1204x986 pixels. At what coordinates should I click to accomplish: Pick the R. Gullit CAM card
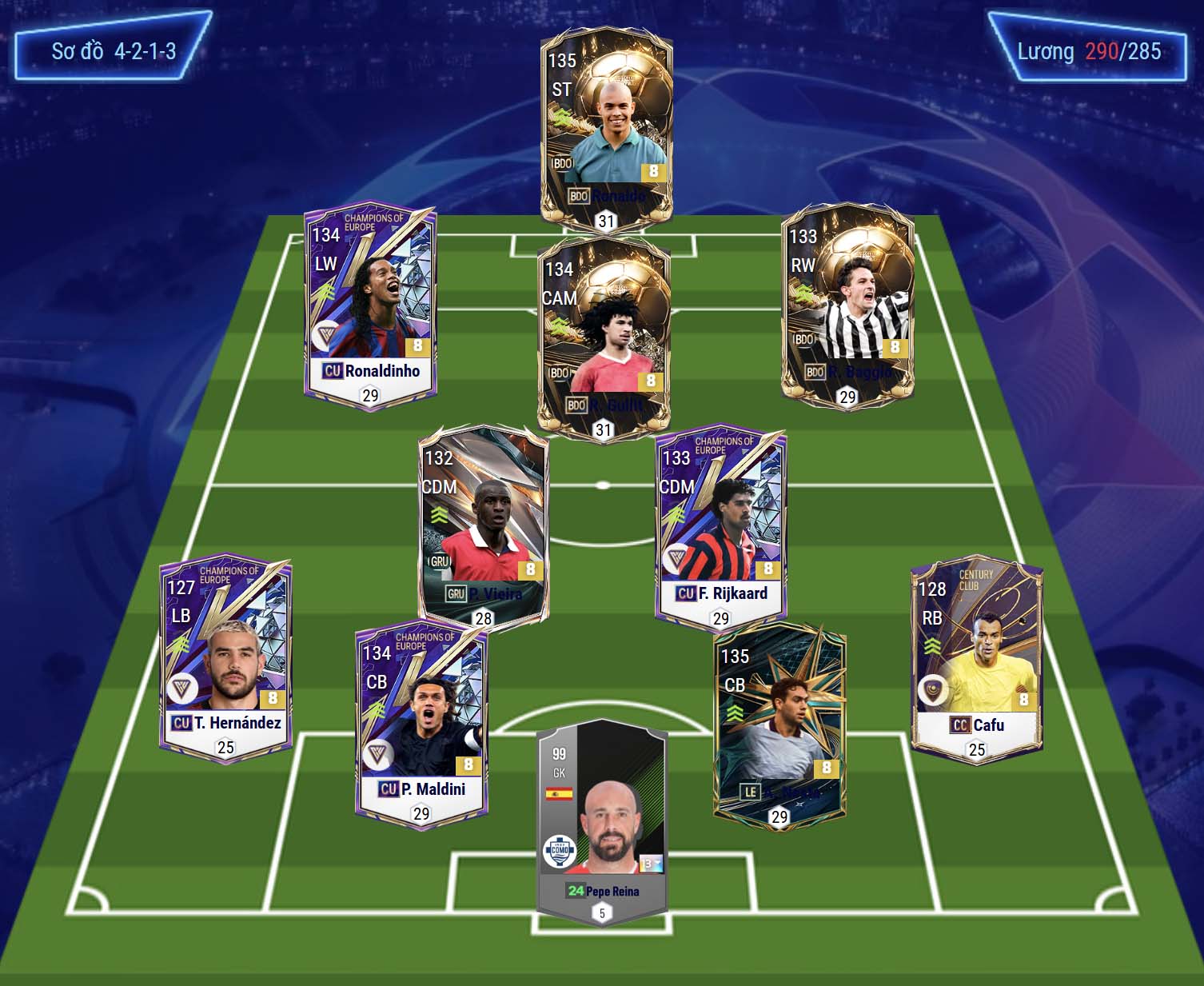[604, 336]
